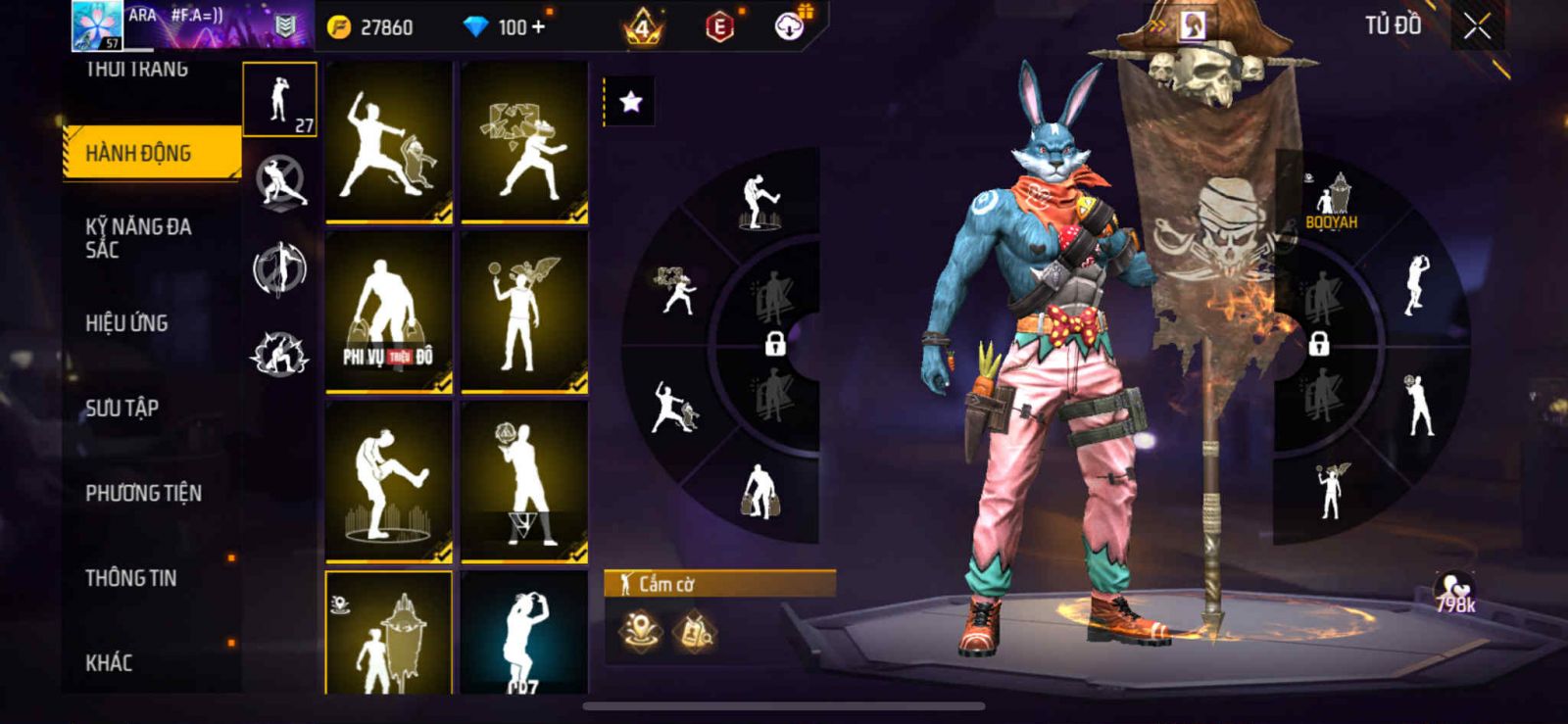
Task: Show the Thông Tin category
Action: 130,578
